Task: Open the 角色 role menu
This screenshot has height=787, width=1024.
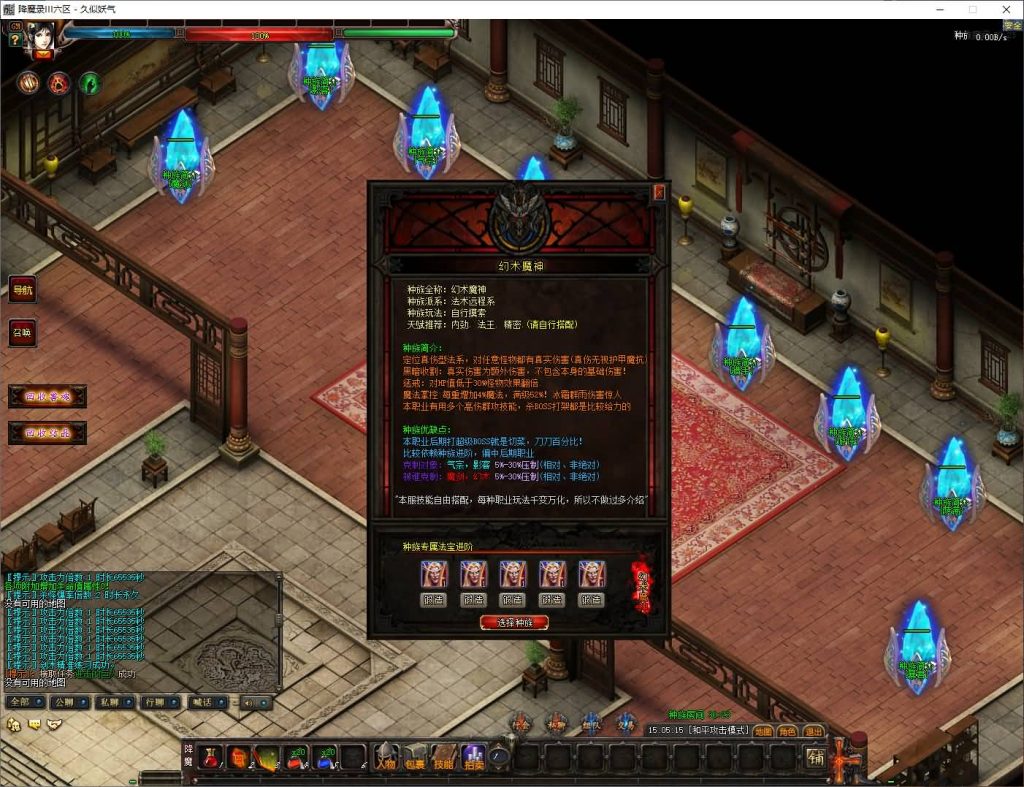Action: tap(788, 731)
